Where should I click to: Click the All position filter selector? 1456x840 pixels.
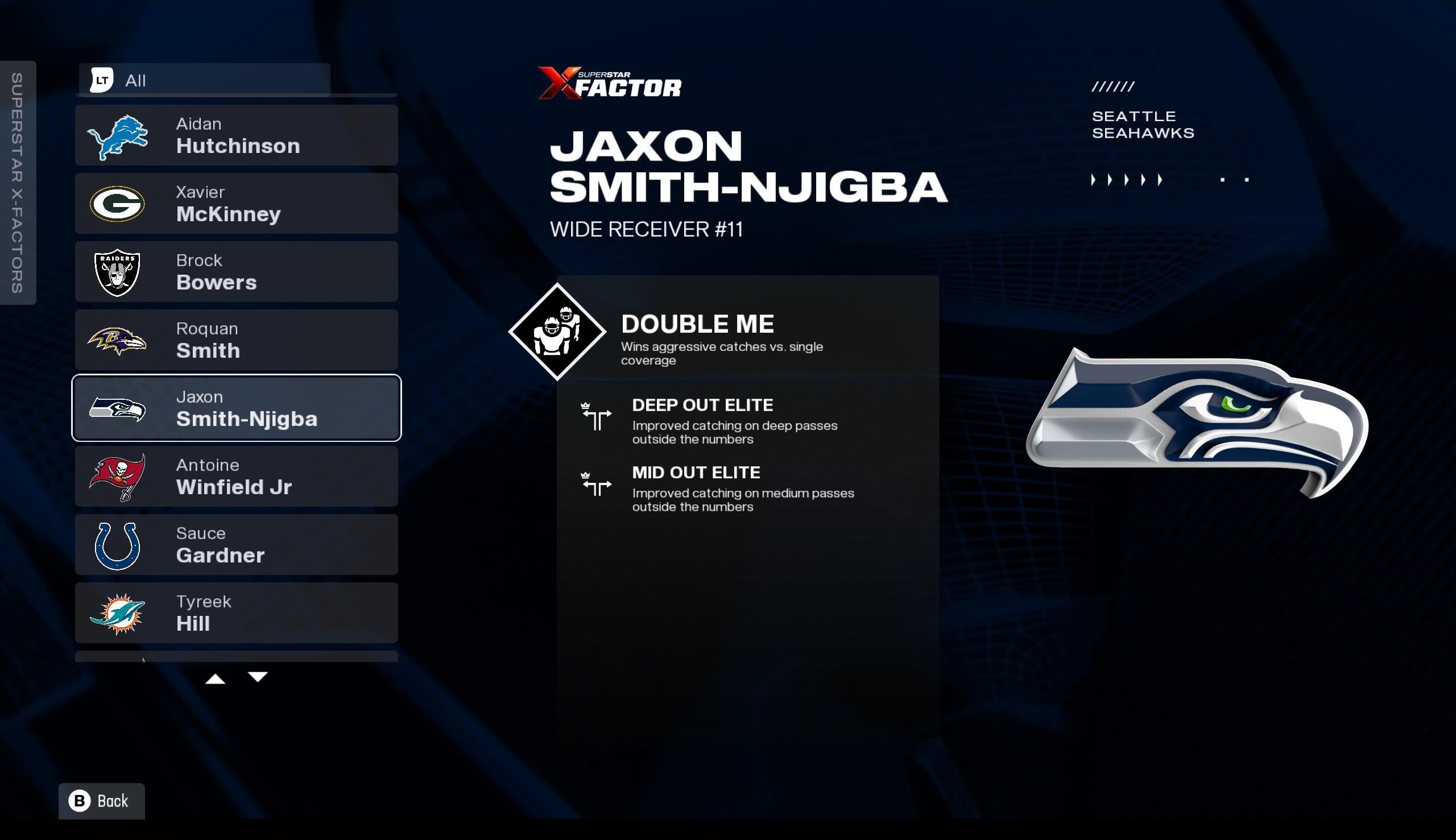(204, 80)
